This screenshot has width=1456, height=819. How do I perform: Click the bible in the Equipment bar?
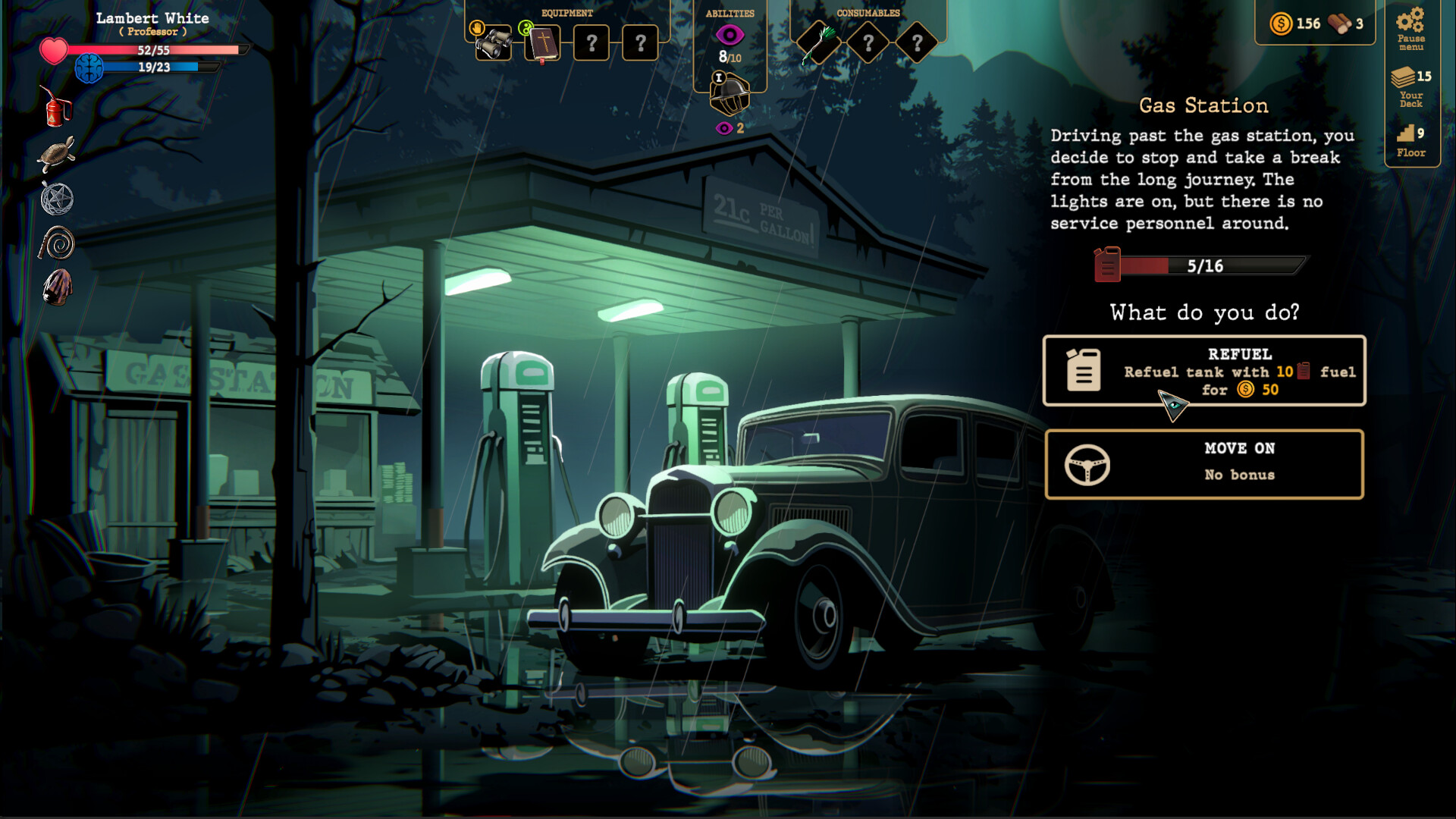543,43
